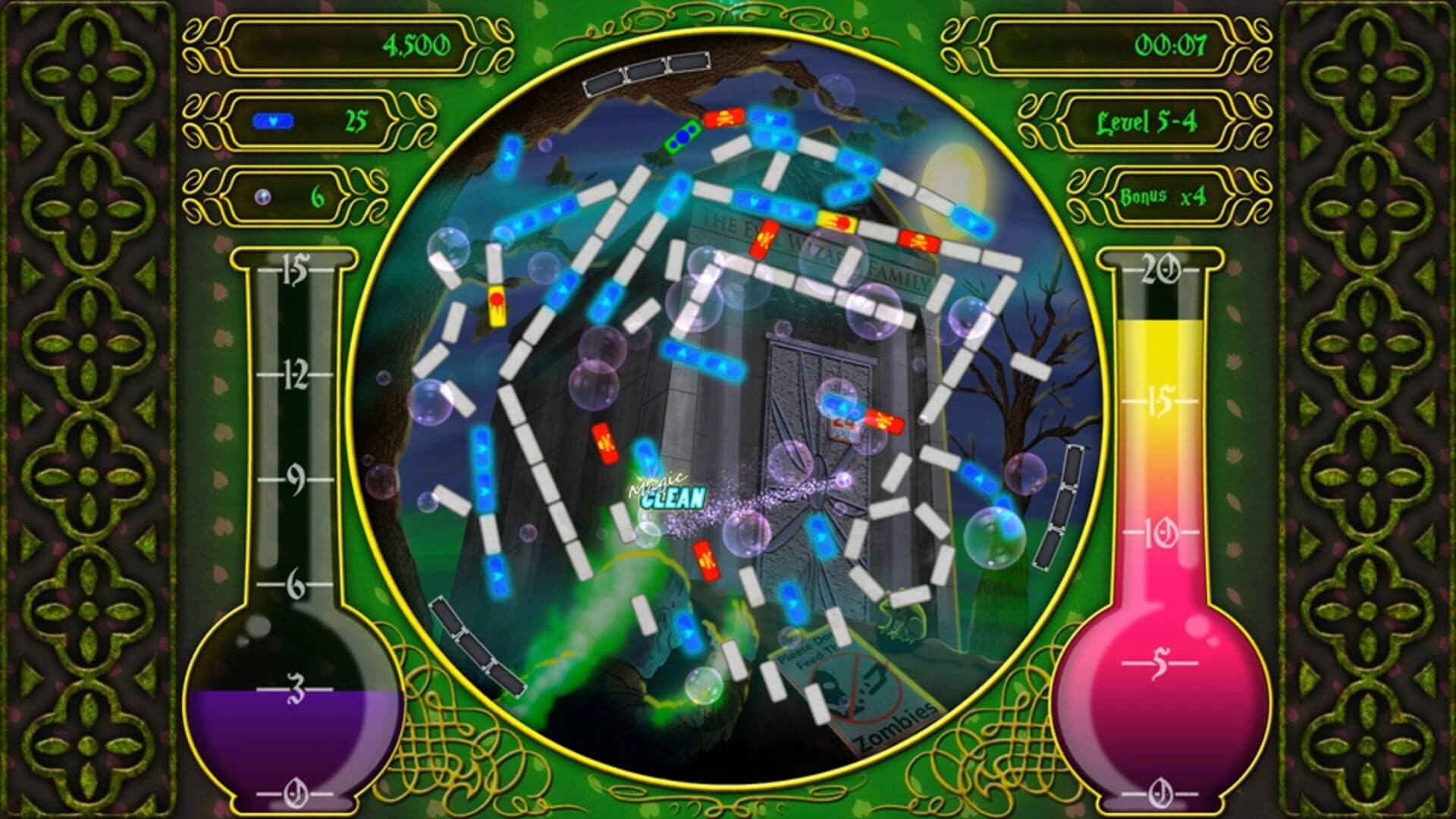Click the 15 mark on the left flask scale
The width and height of the screenshot is (1456, 819).
pyautogui.click(x=296, y=269)
